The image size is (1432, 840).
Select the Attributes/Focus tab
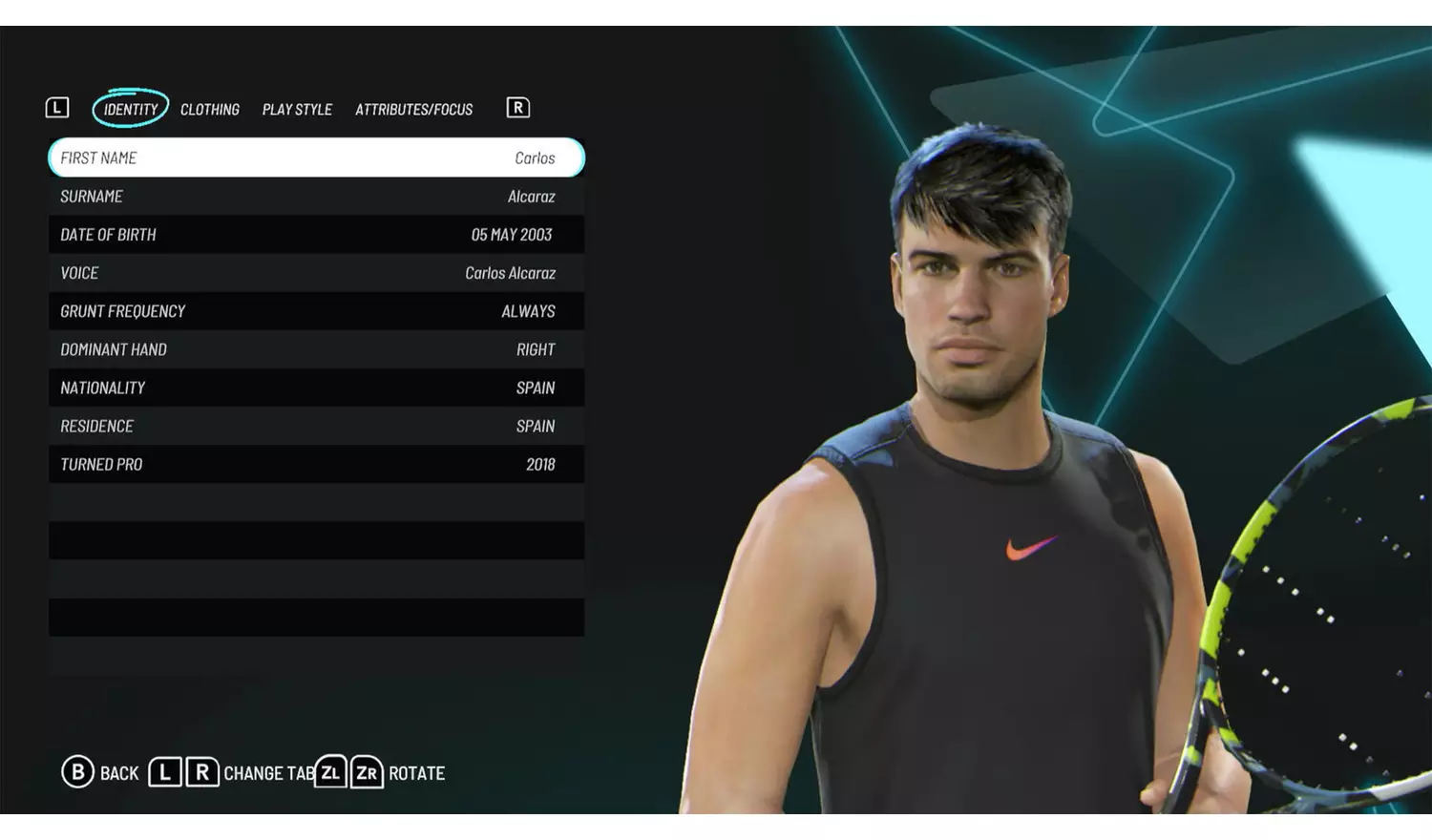[413, 109]
